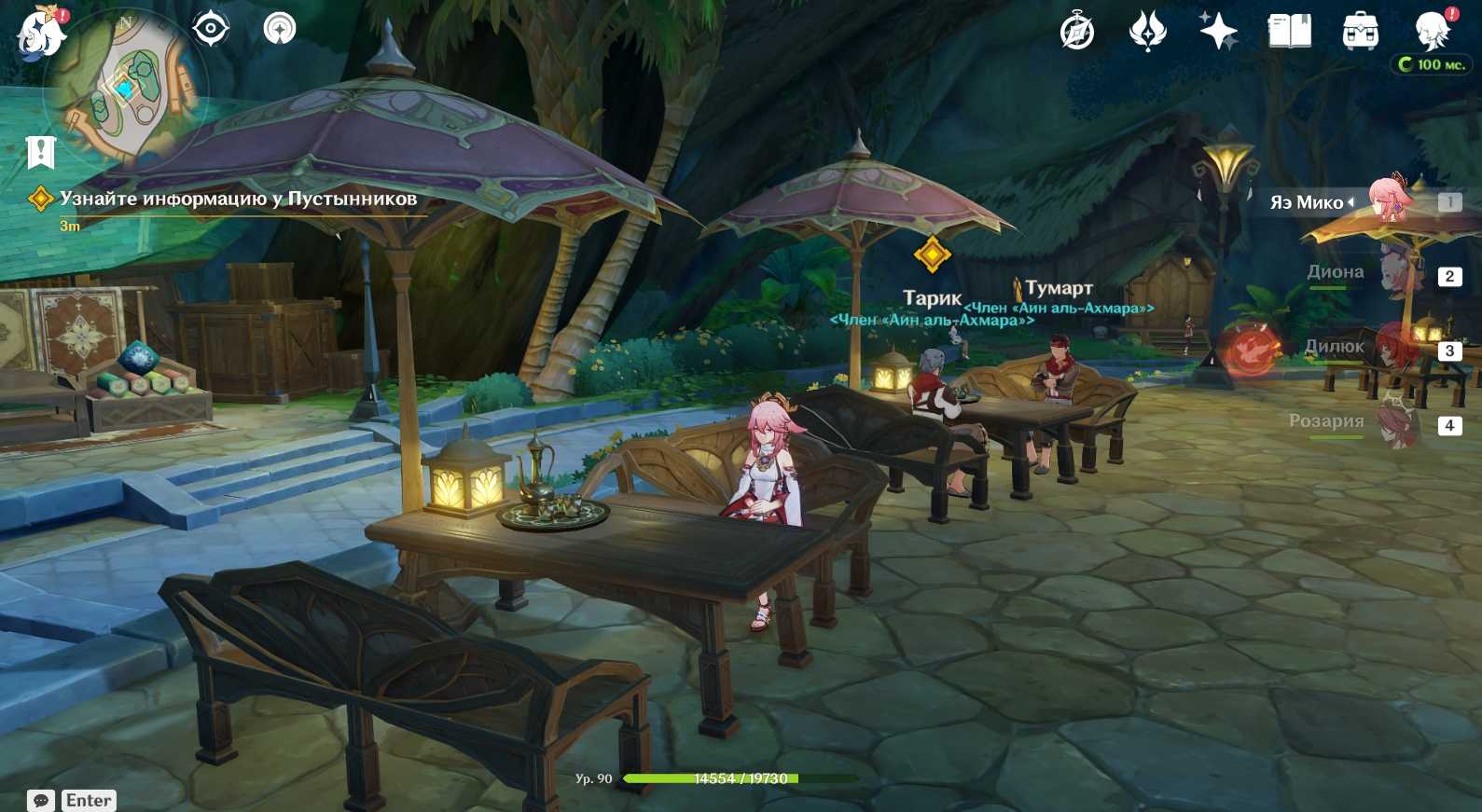Open the character menu head icon
The height and width of the screenshot is (812, 1482).
tap(1432, 32)
